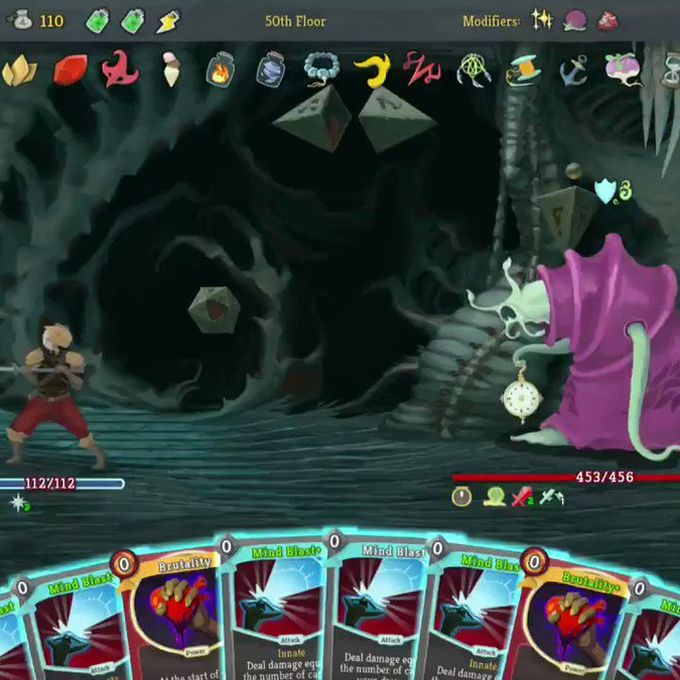Inspect the blue bead bracelet relic
Screen dimensions: 680x680
click(x=321, y=69)
